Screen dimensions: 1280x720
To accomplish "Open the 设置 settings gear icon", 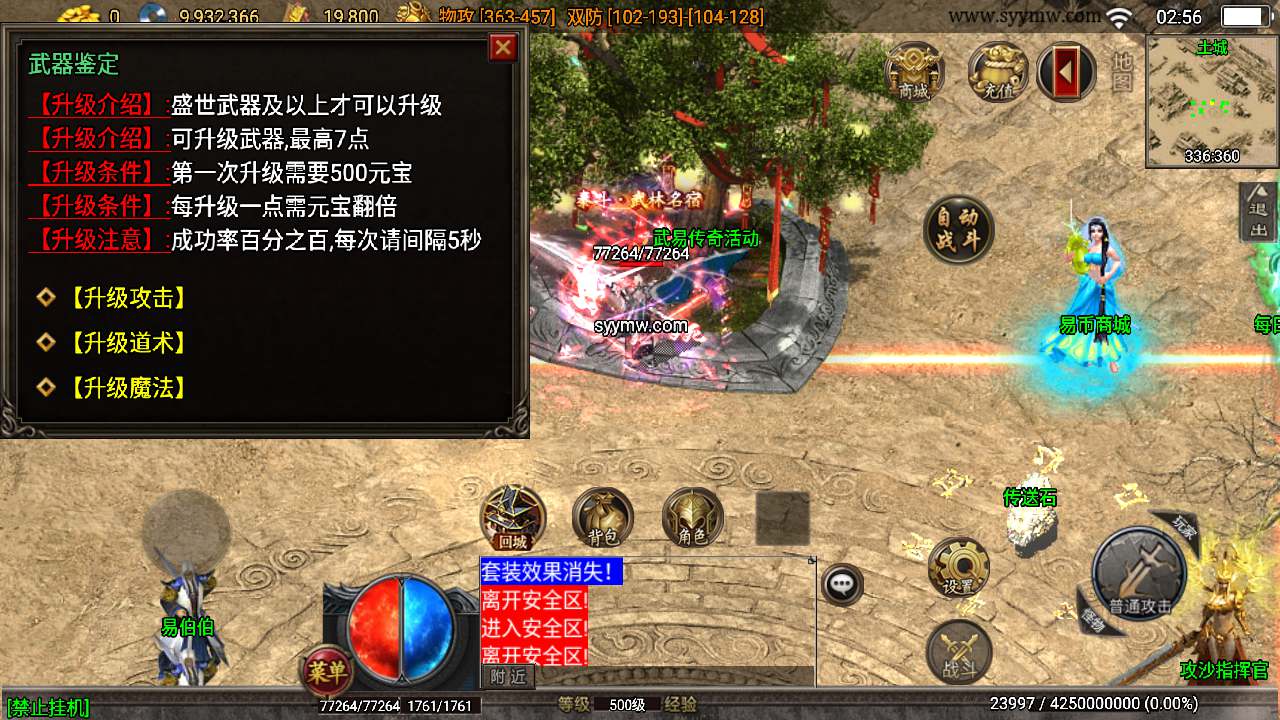I will (x=958, y=567).
